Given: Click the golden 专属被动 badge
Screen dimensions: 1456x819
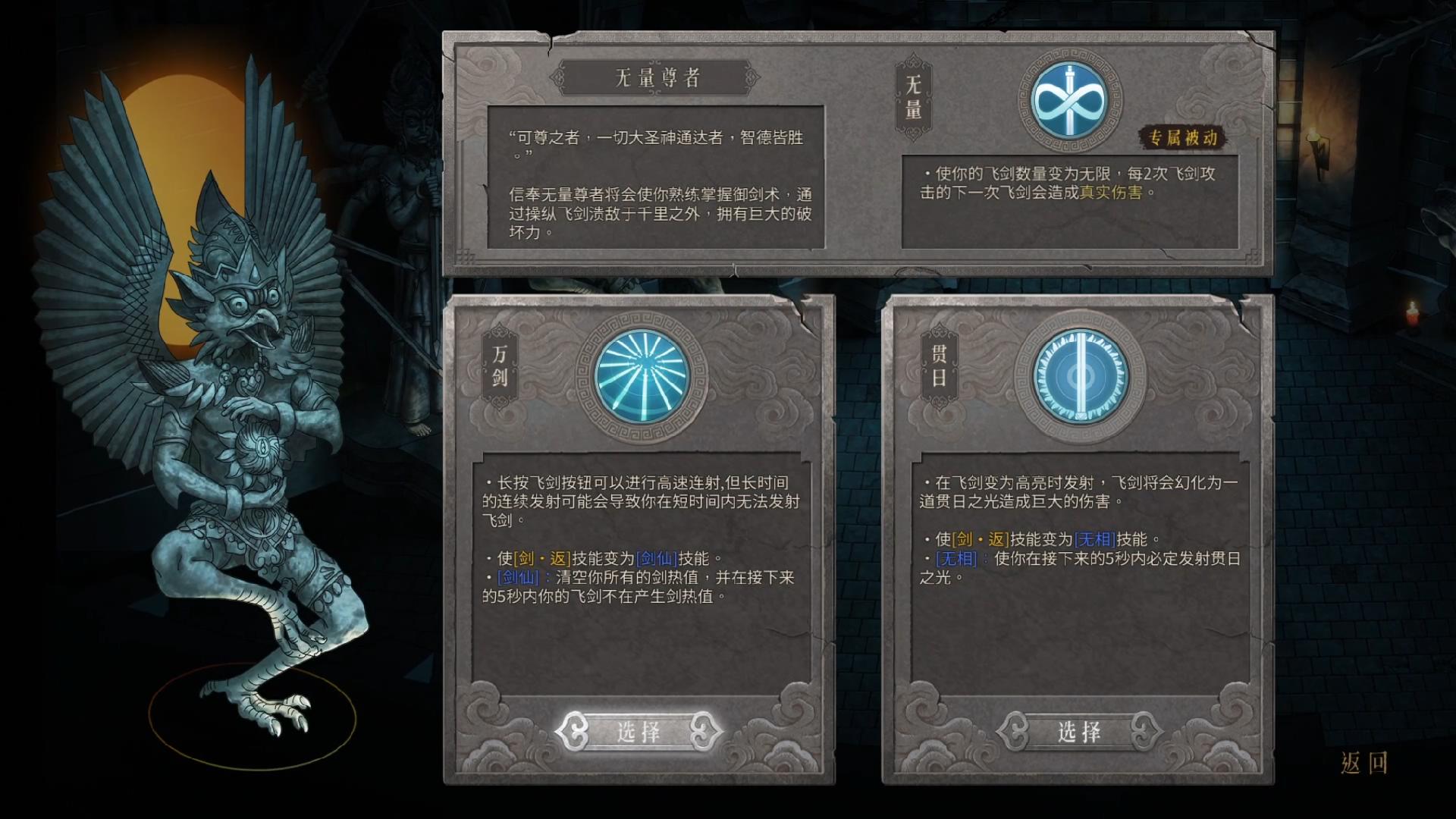Looking at the screenshot, I should 1185,136.
